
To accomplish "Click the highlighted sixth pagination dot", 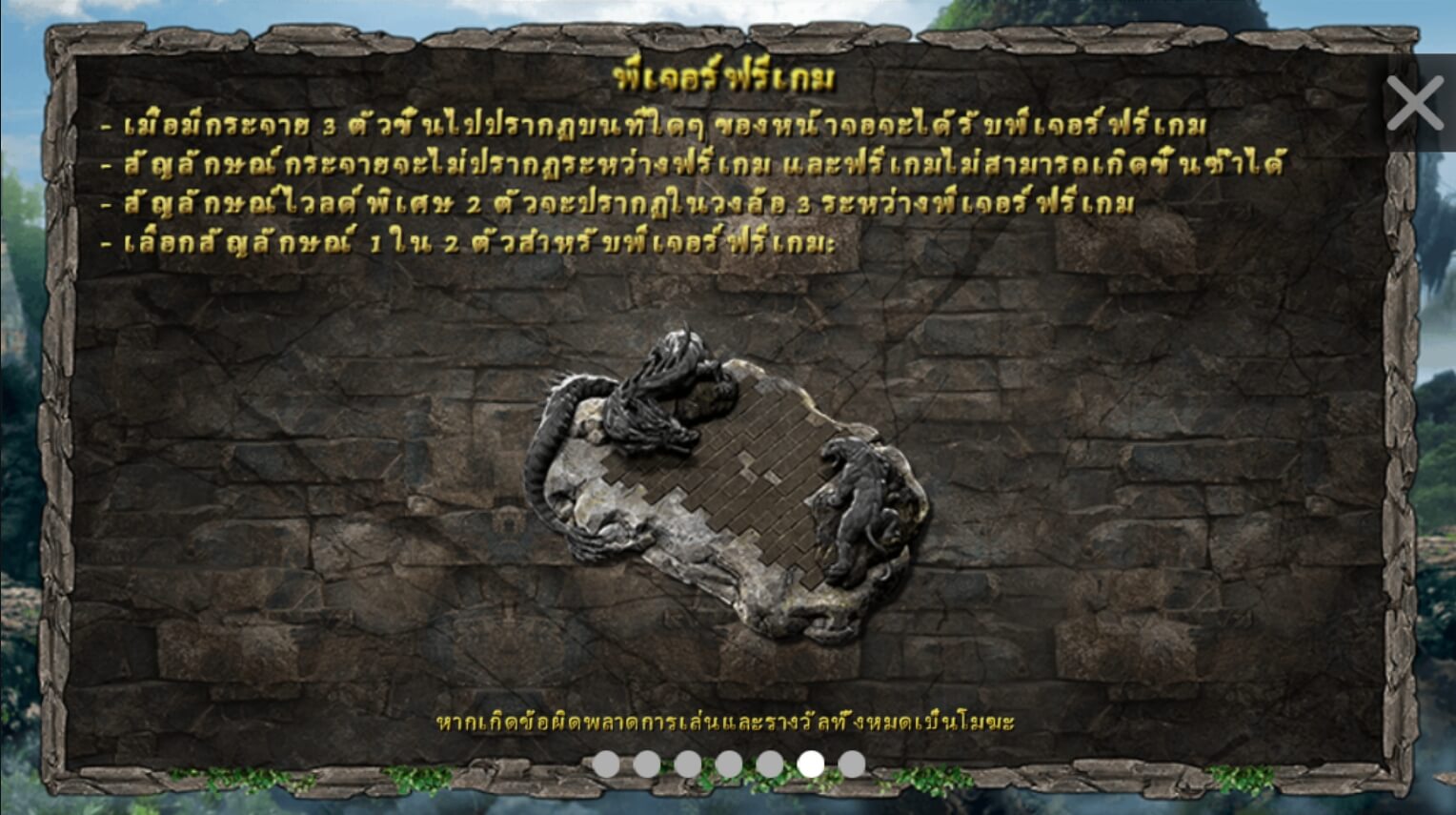I will 809,763.
